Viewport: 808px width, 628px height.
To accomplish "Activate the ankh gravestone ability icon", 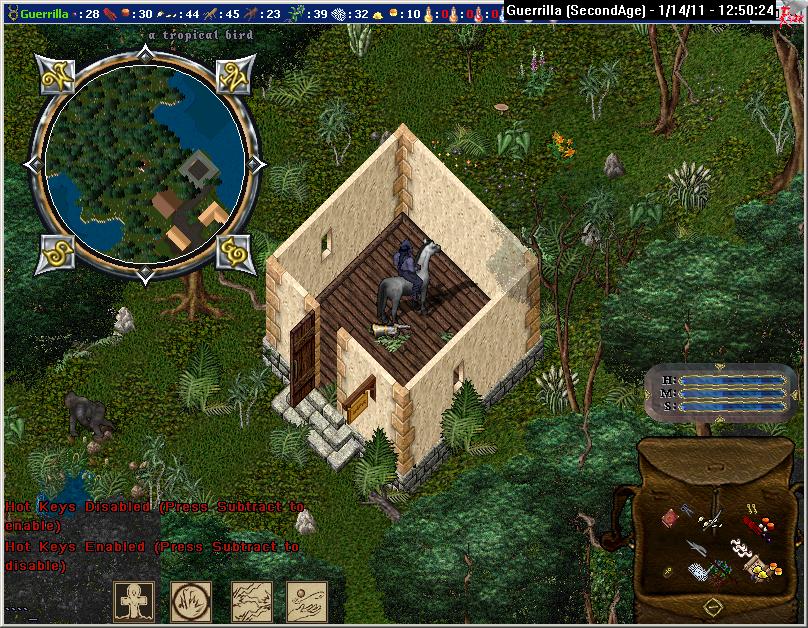I will click(133, 600).
